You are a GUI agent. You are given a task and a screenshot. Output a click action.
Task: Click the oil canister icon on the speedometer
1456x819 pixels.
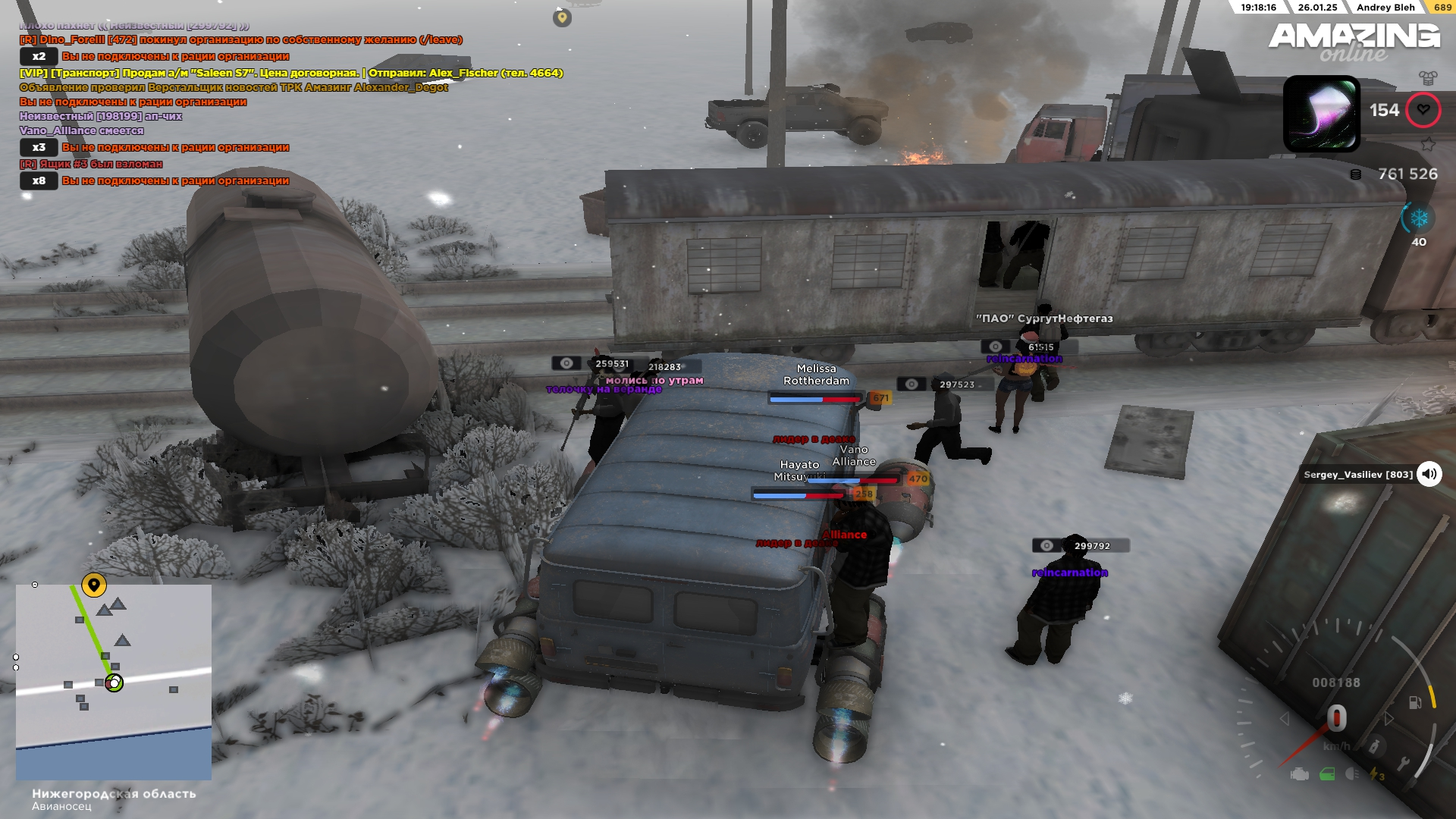coord(1373,747)
